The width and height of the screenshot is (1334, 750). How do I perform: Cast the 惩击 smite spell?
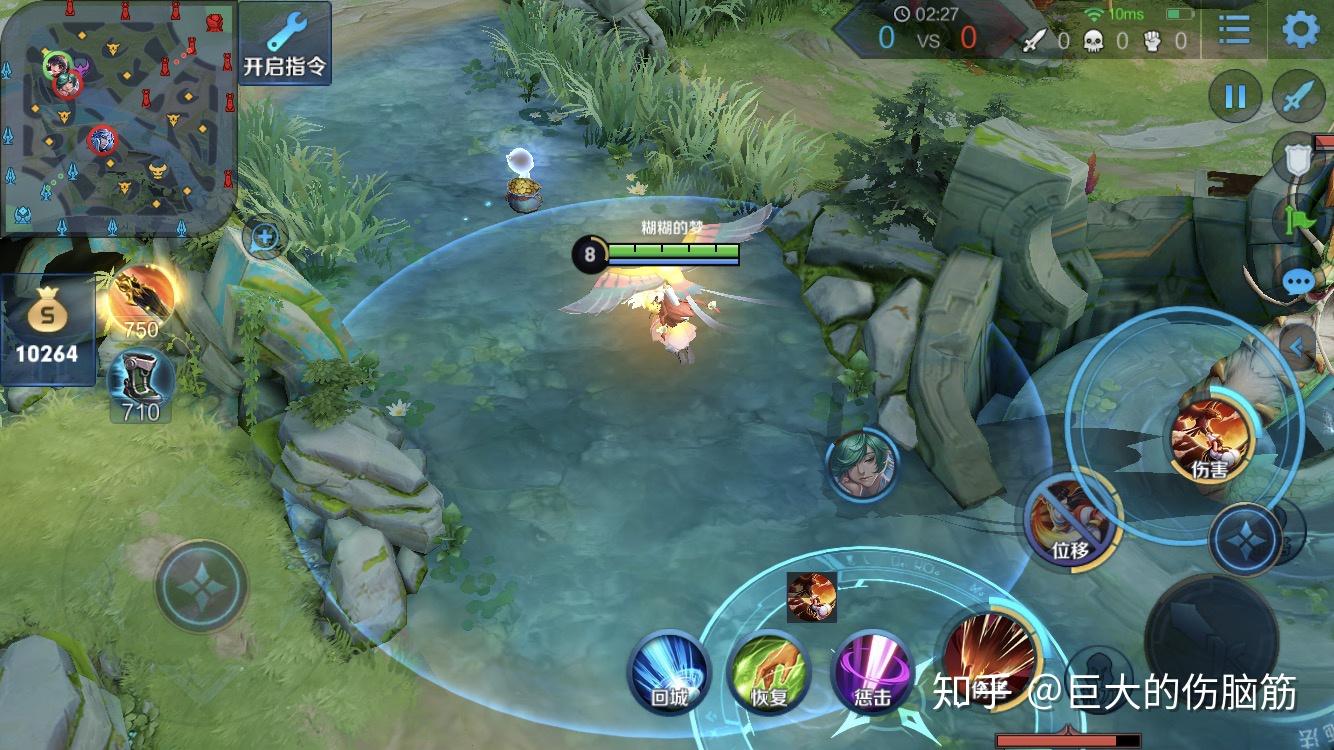pos(872,671)
